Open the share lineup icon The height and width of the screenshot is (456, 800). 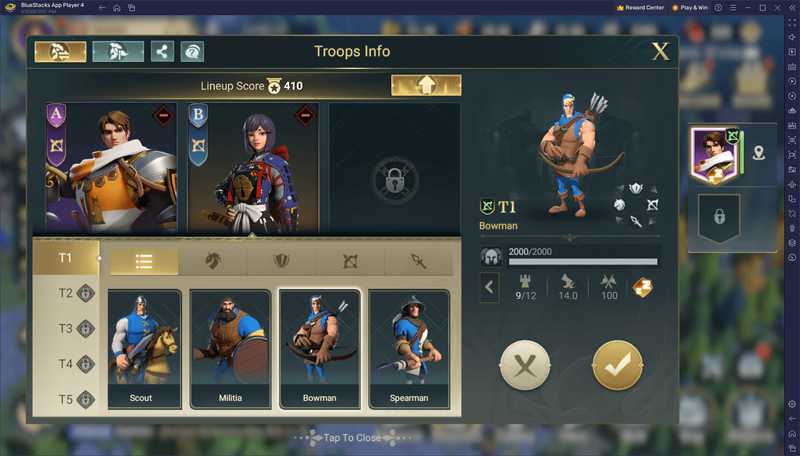162,52
